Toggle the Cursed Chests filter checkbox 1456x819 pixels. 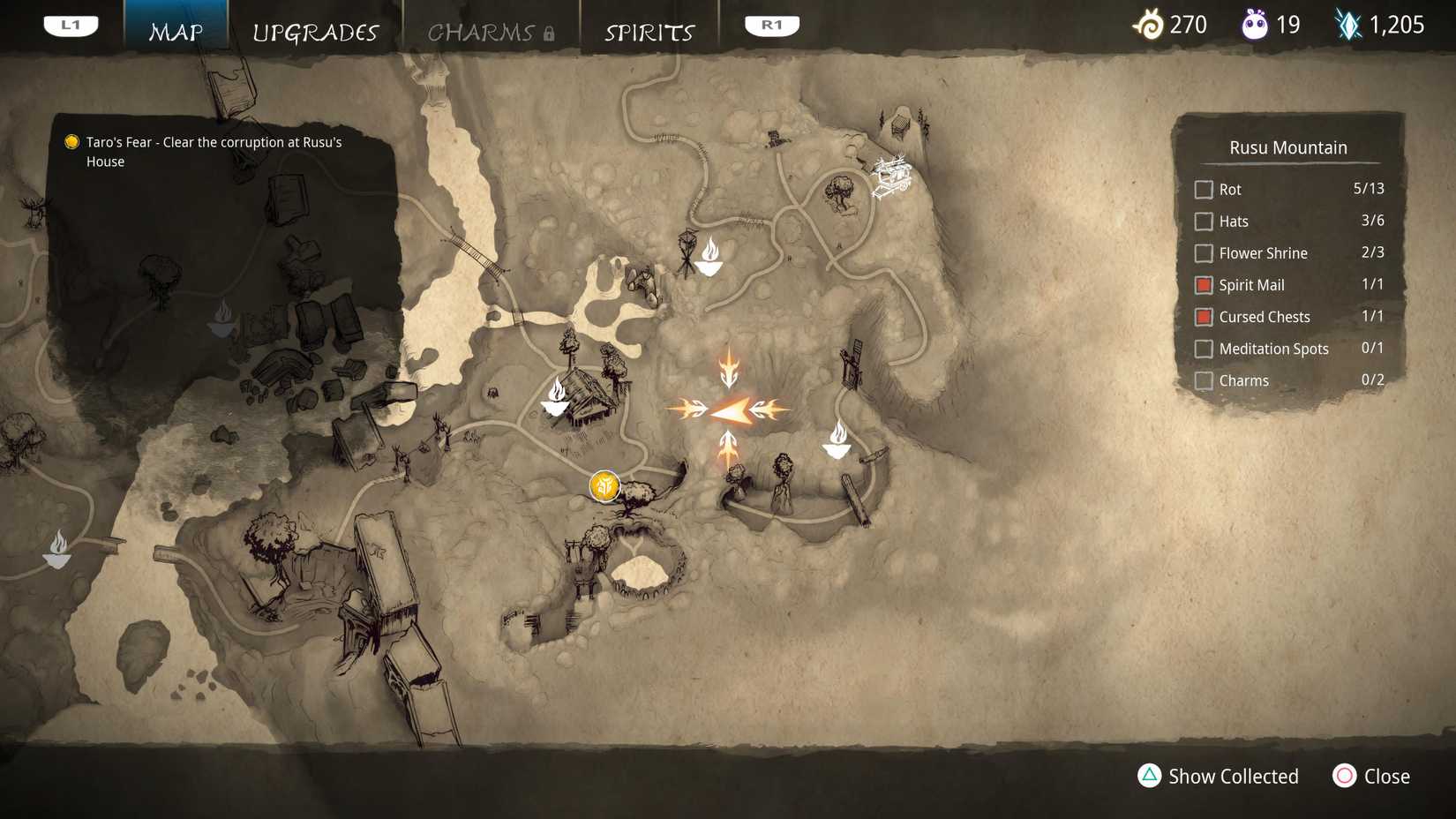pyautogui.click(x=1203, y=316)
